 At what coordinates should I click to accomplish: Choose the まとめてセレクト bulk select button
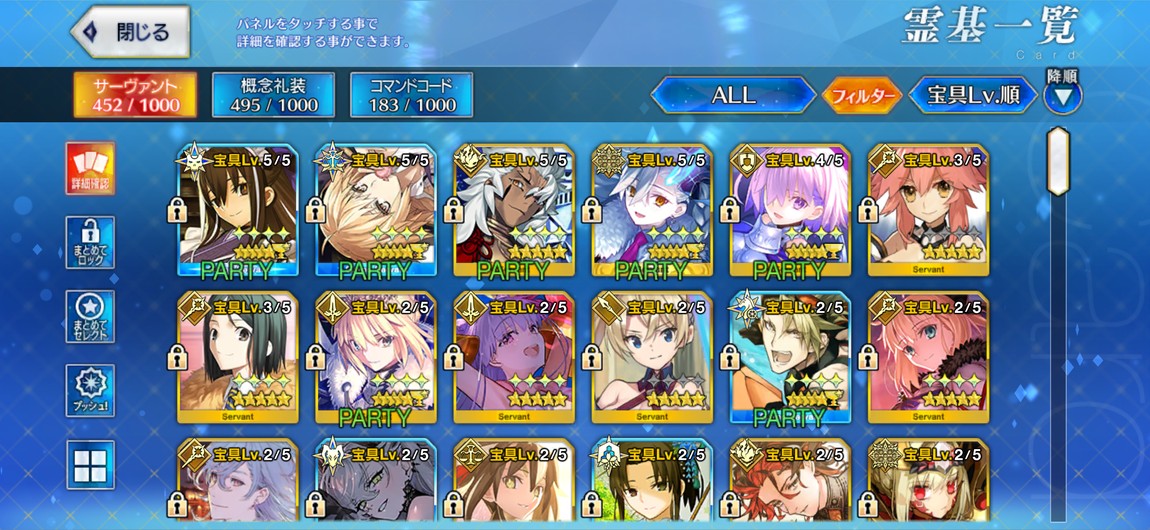click(90, 316)
